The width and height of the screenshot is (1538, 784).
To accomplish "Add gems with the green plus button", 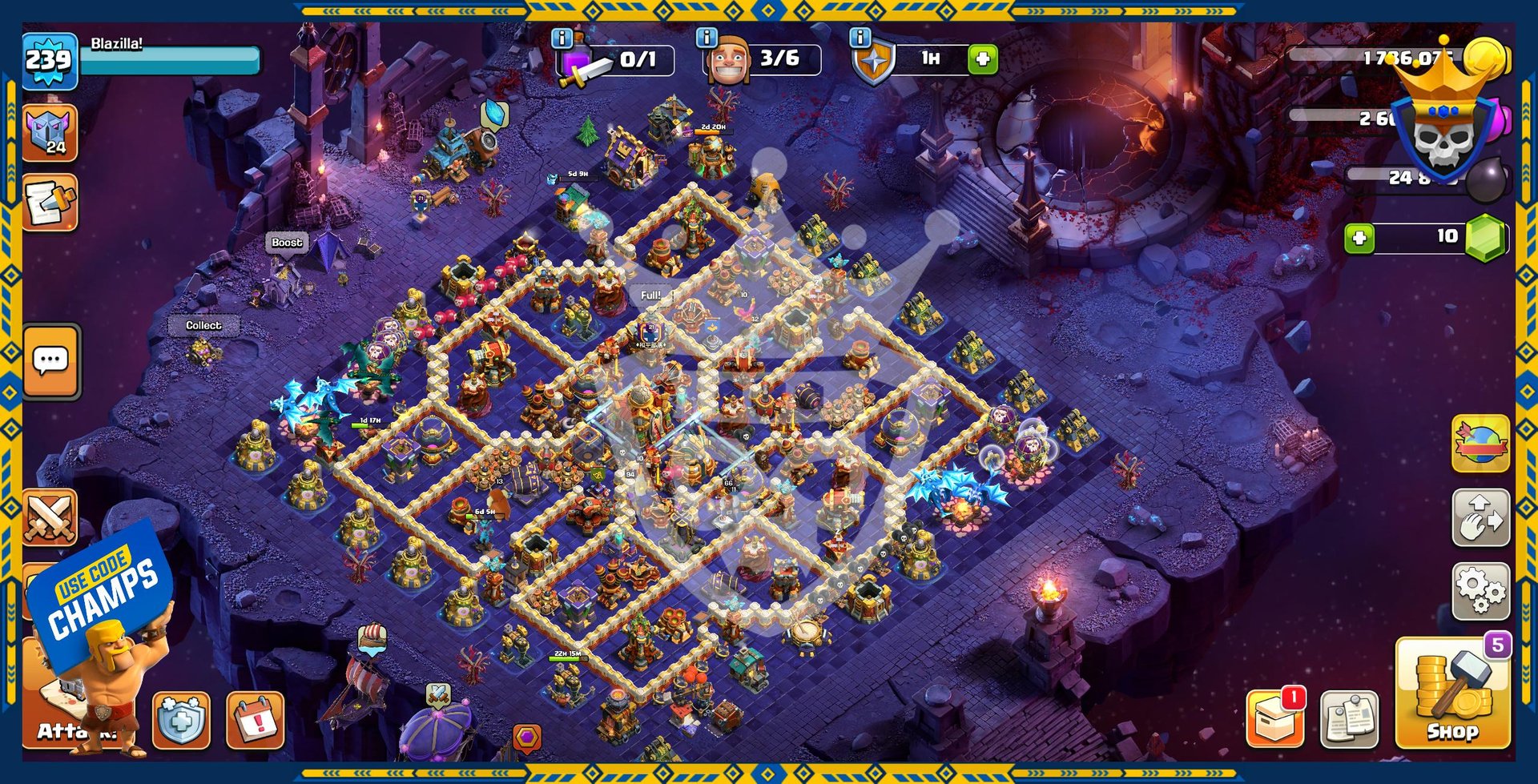I will click(1359, 238).
